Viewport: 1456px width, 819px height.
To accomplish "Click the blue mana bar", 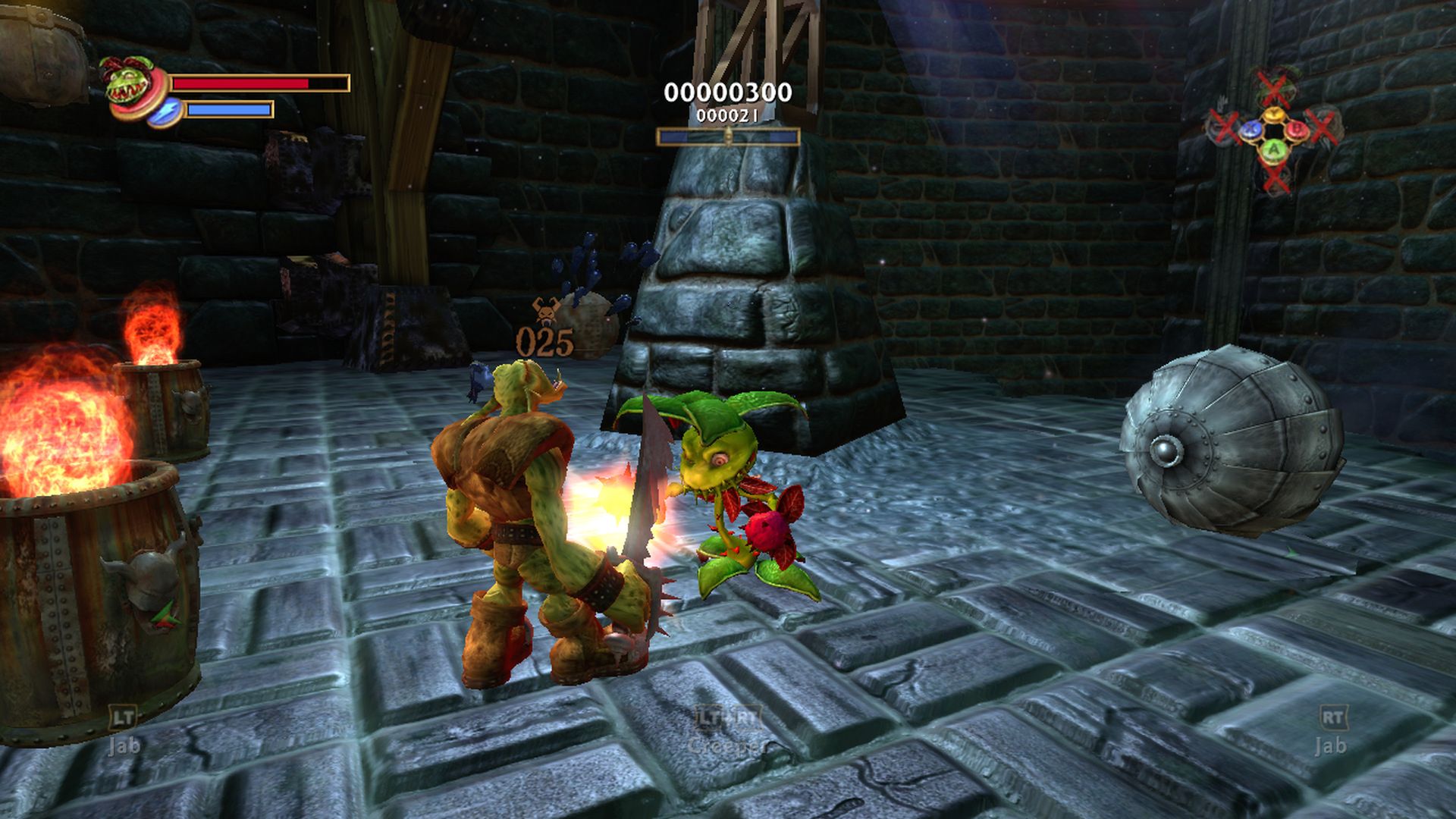I will point(227,111).
